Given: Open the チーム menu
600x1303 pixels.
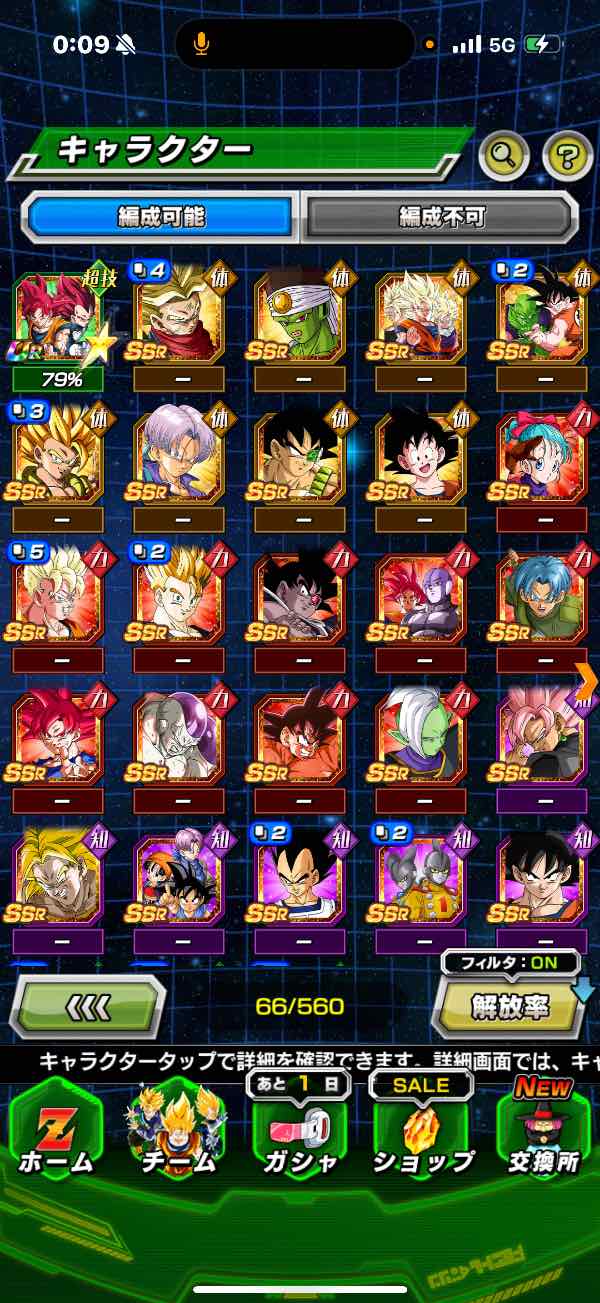Looking at the screenshot, I should click(x=178, y=1128).
